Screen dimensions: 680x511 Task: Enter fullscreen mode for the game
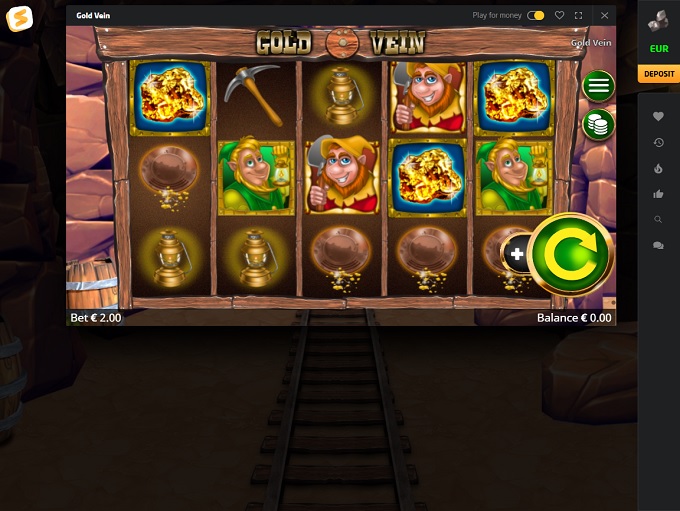click(578, 16)
